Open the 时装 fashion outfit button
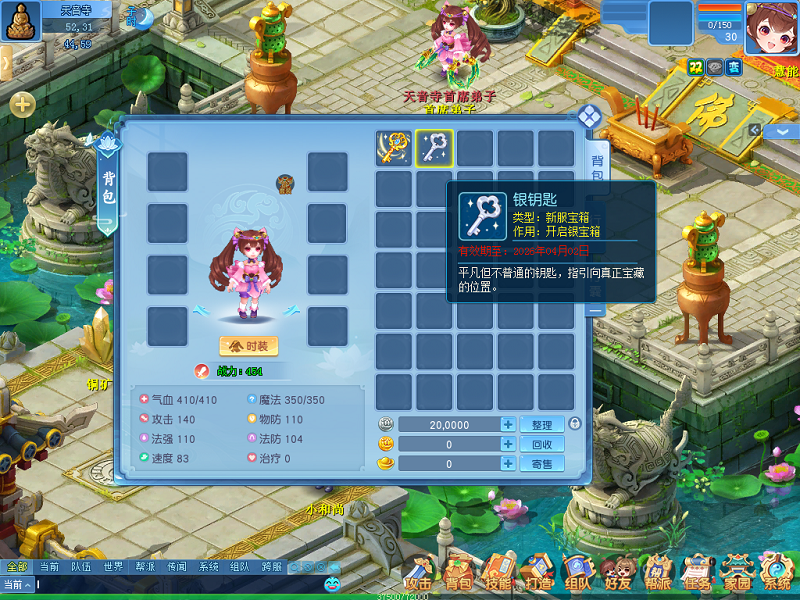This screenshot has height=600, width=800. 248,346
